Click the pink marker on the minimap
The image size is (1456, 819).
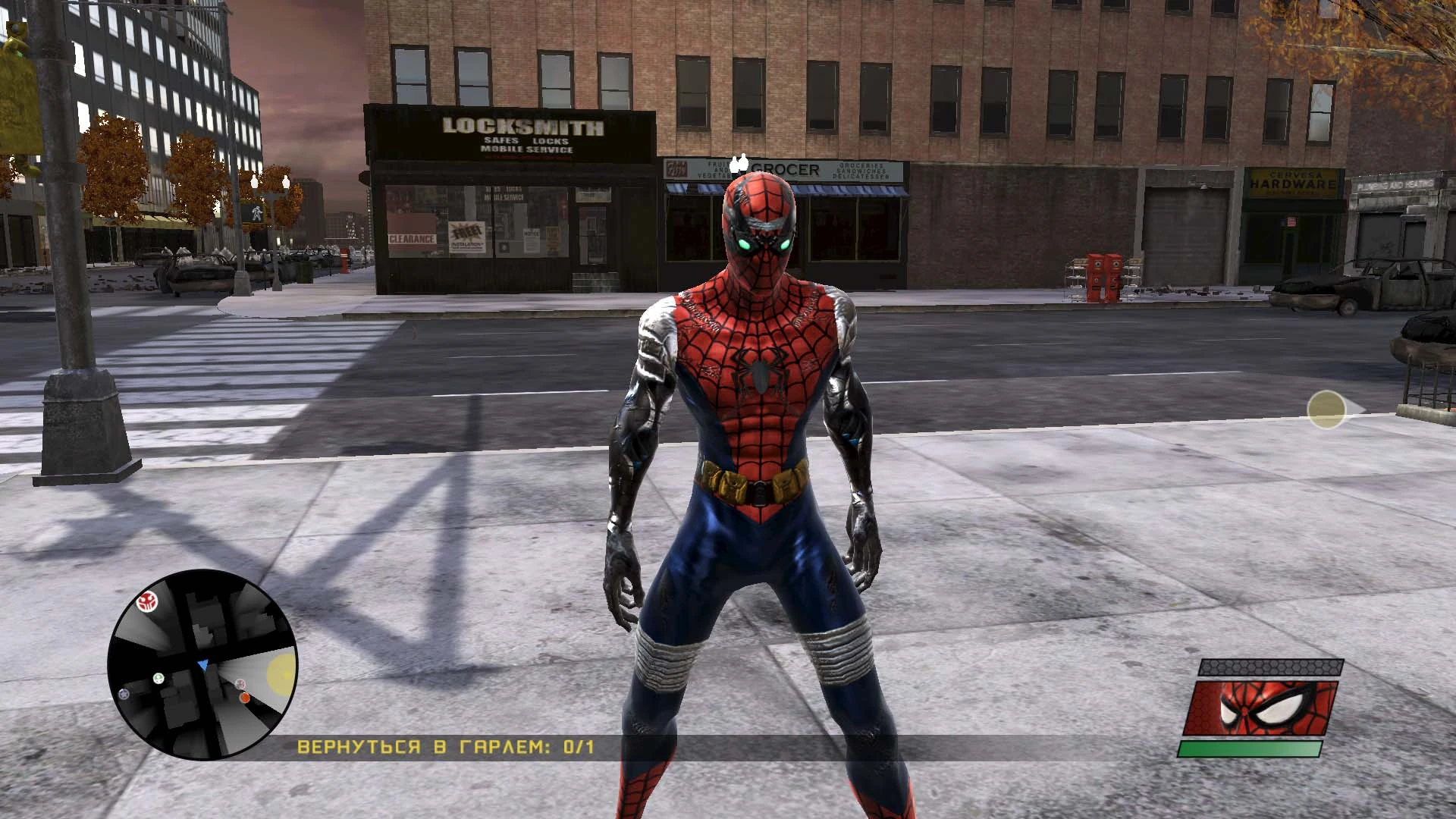240,684
